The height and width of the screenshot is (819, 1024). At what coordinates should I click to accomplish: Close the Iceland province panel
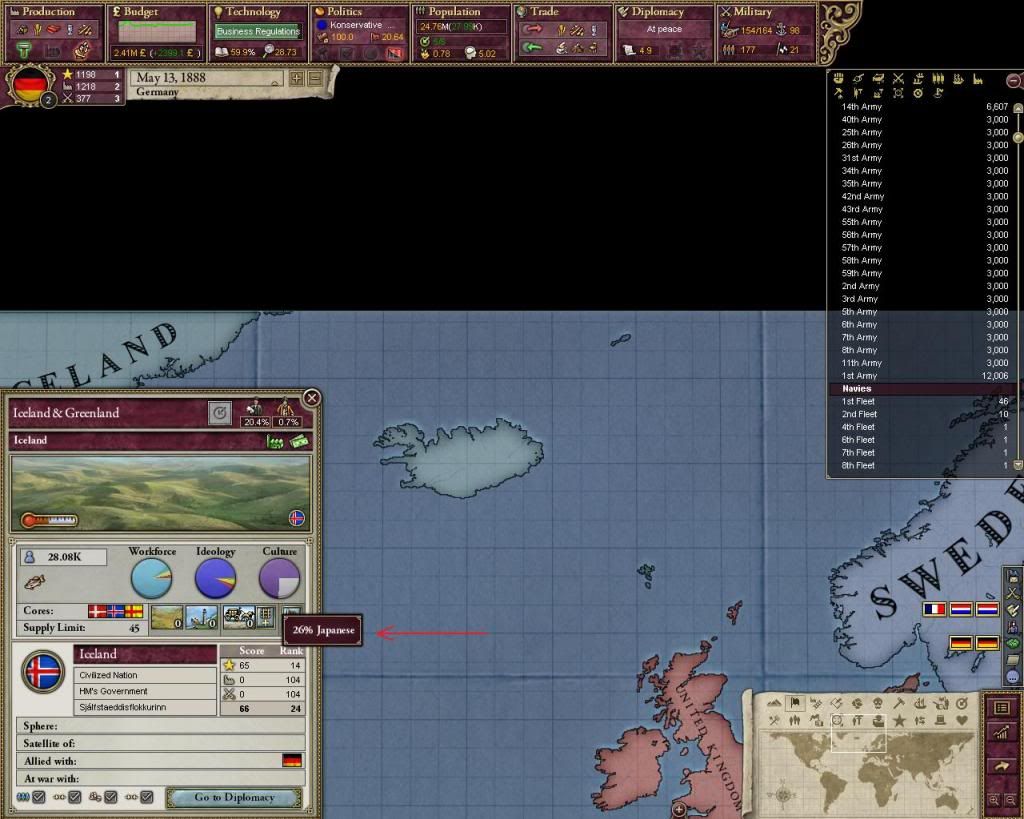312,398
